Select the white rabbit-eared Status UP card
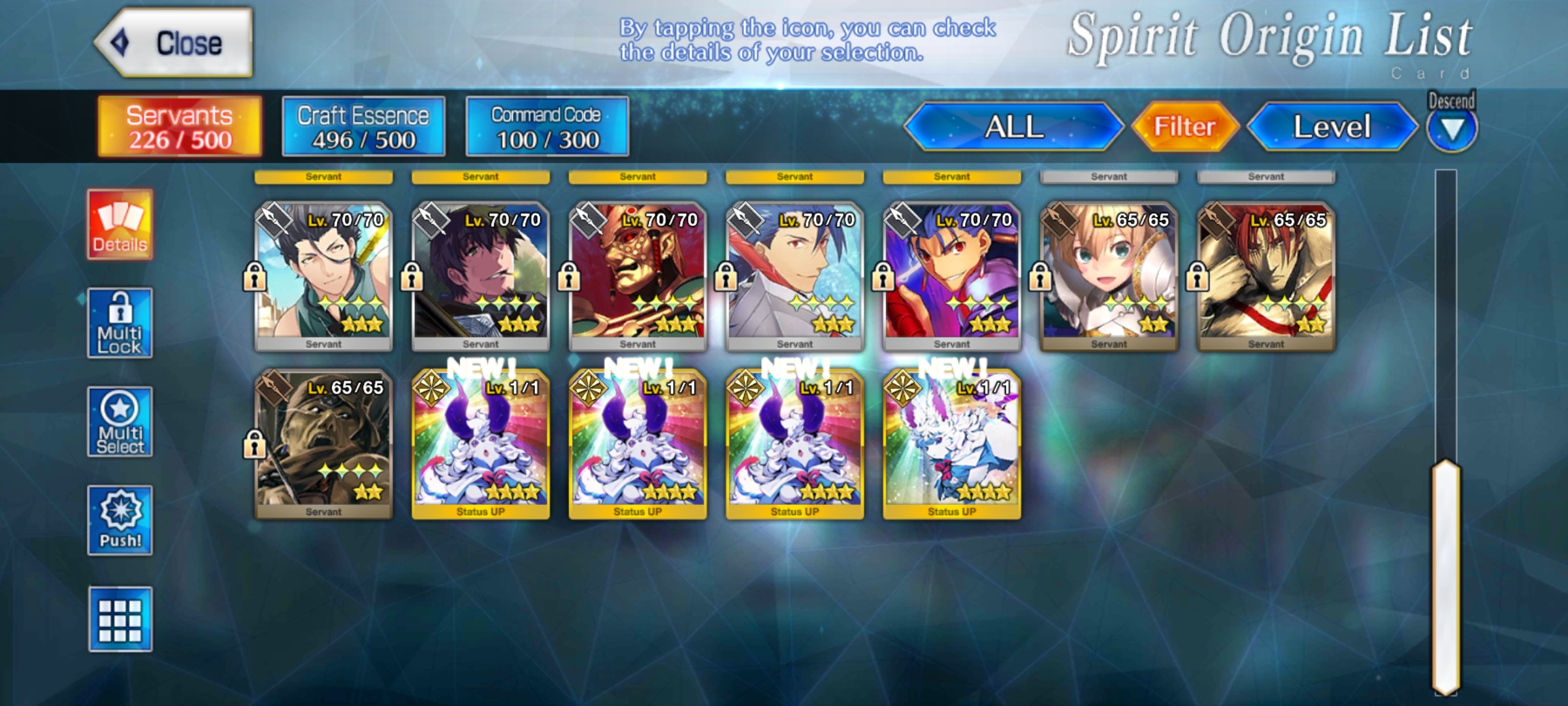 (x=952, y=444)
